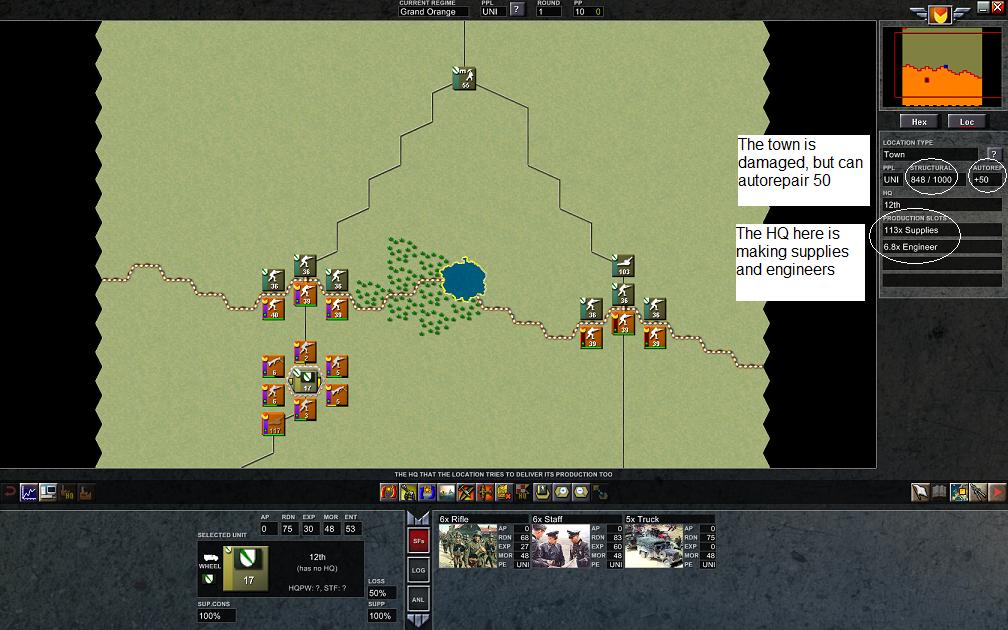The height and width of the screenshot is (630, 1008).
Task: Select the 5x Truck troop thumbnail
Action: tap(653, 546)
